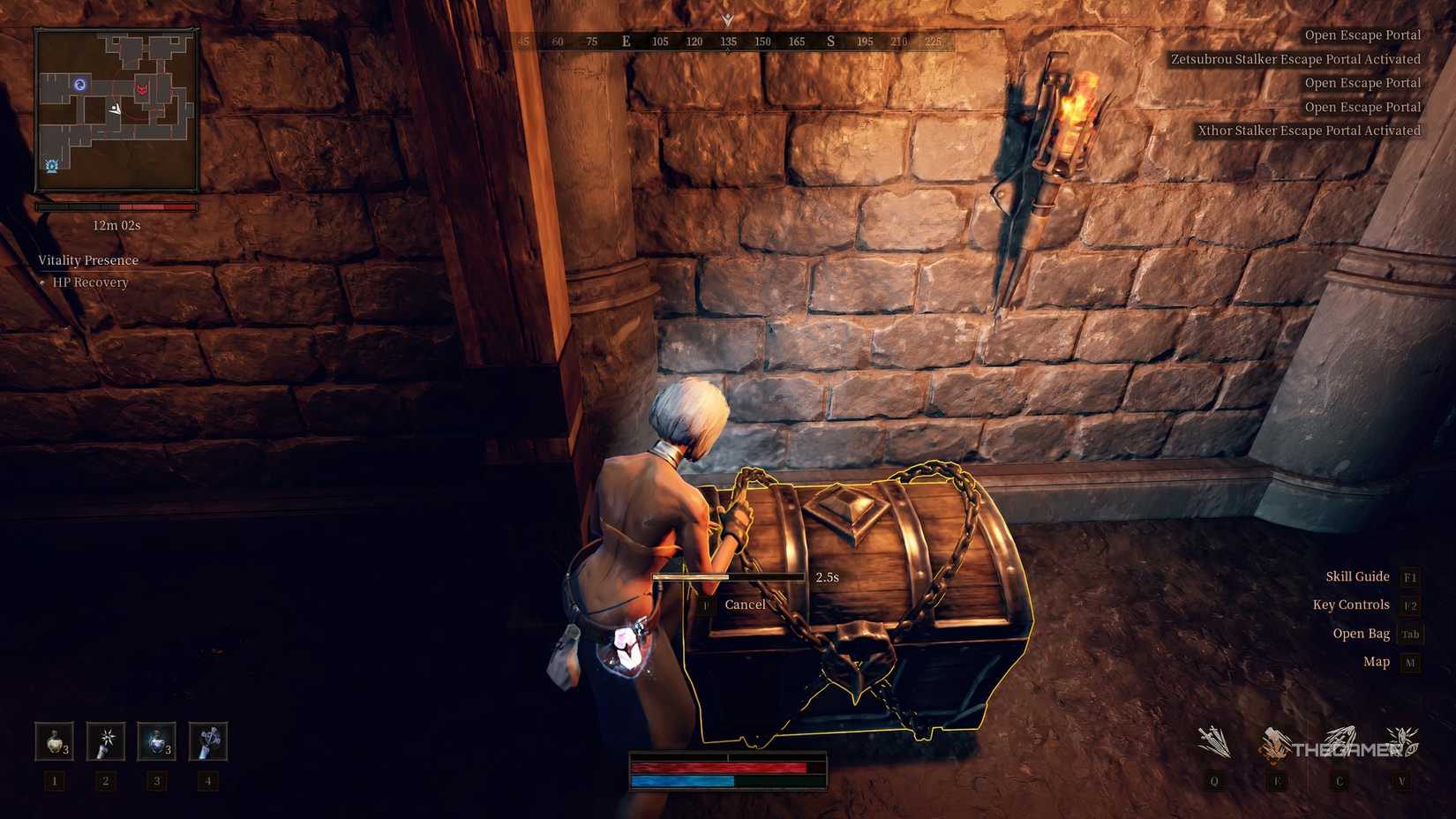Click the blue portal marker on the minimap
This screenshot has width=1456, height=819.
79,84
